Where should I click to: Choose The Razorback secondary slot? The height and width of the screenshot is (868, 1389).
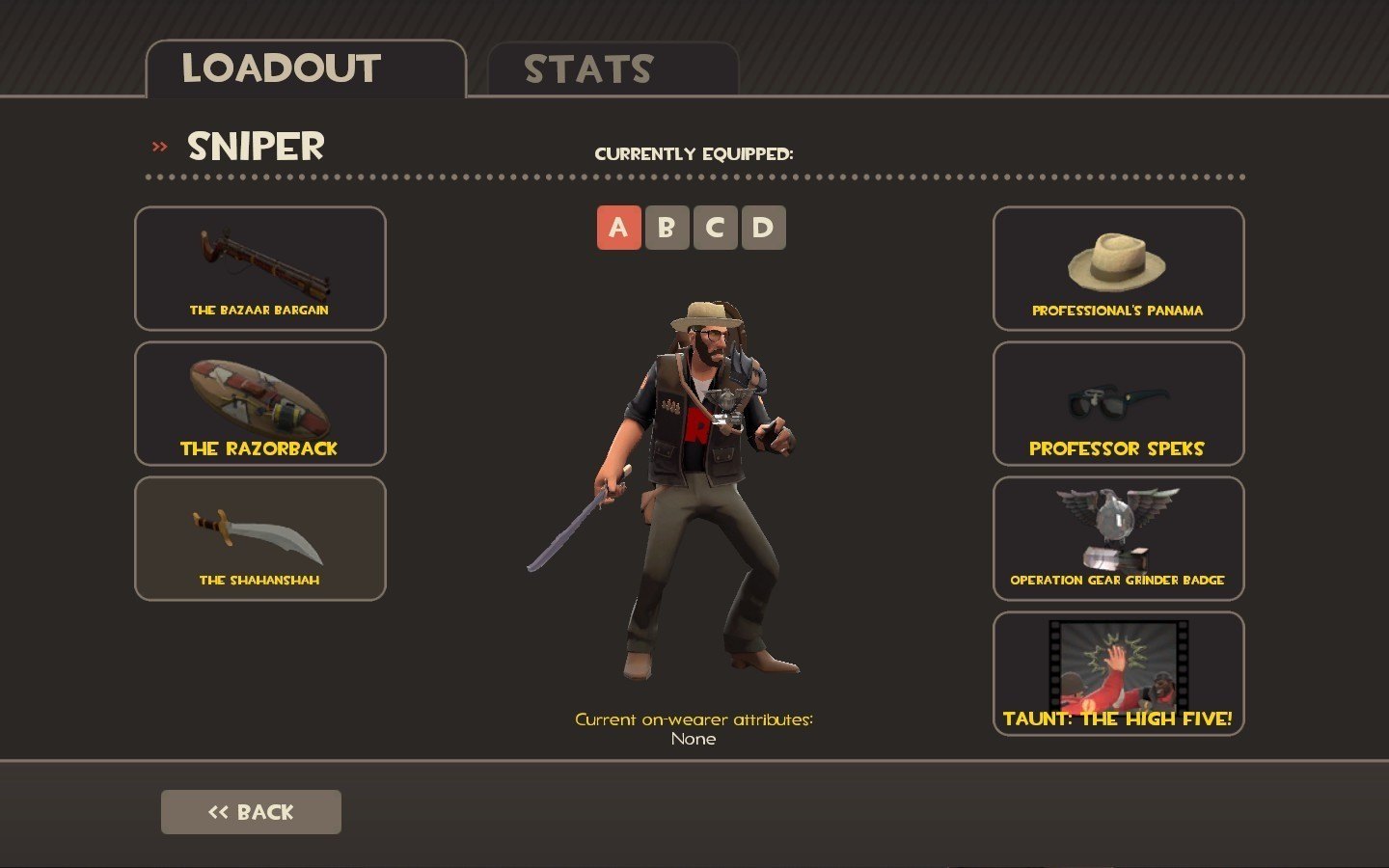click(260, 404)
